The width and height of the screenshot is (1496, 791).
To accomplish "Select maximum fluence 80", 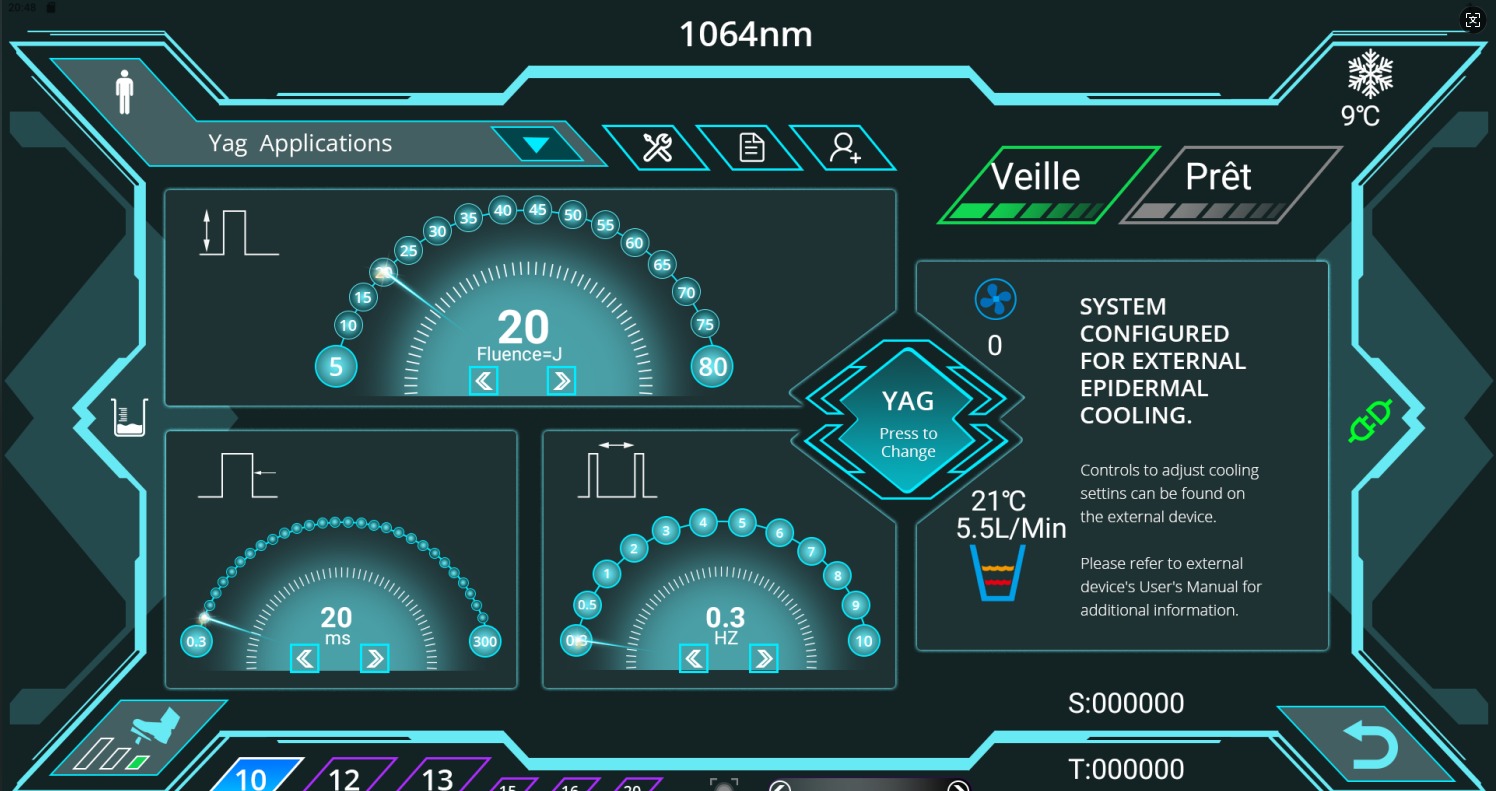I will [712, 366].
